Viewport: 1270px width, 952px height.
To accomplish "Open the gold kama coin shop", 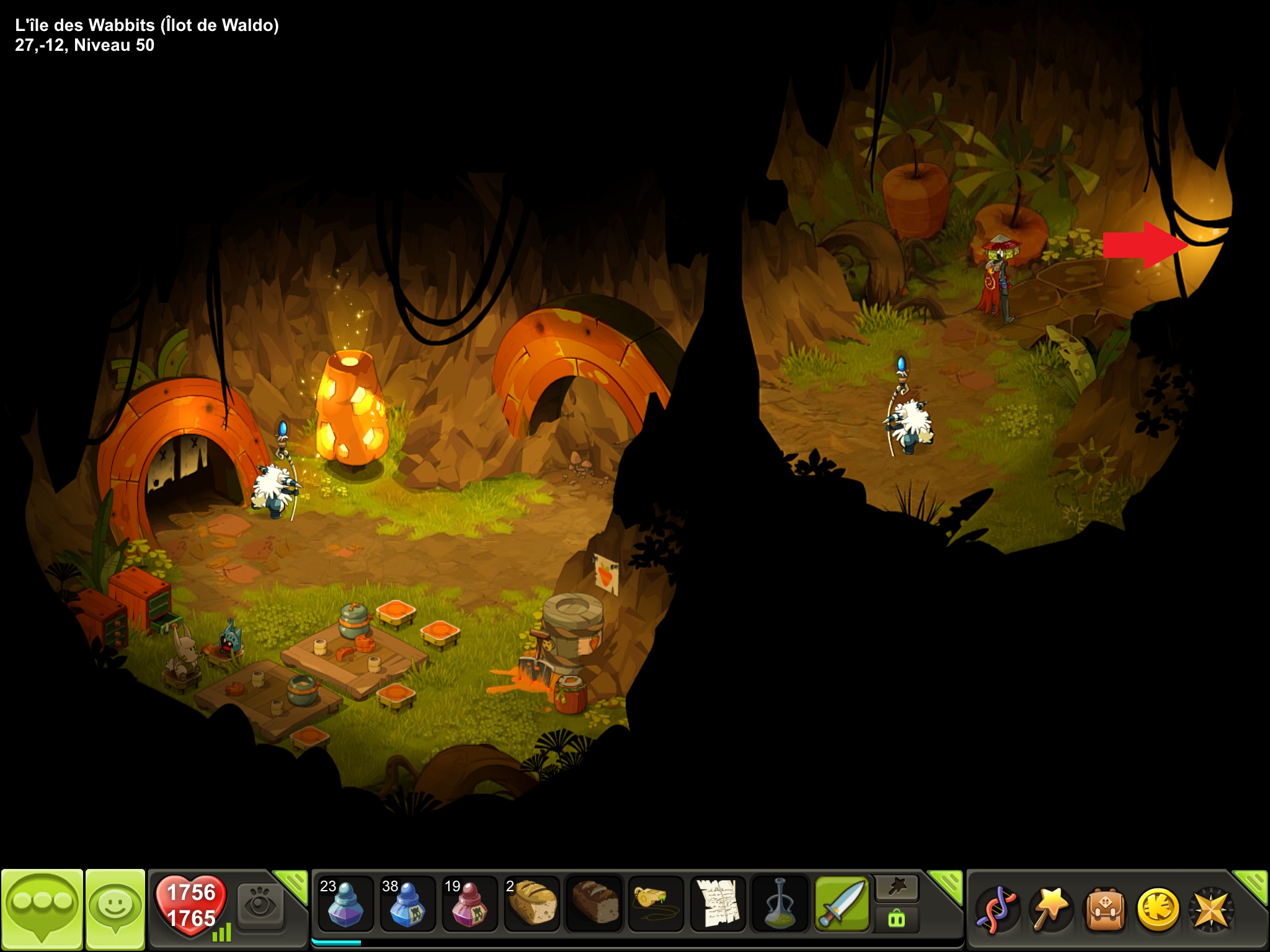I will 1157,910.
